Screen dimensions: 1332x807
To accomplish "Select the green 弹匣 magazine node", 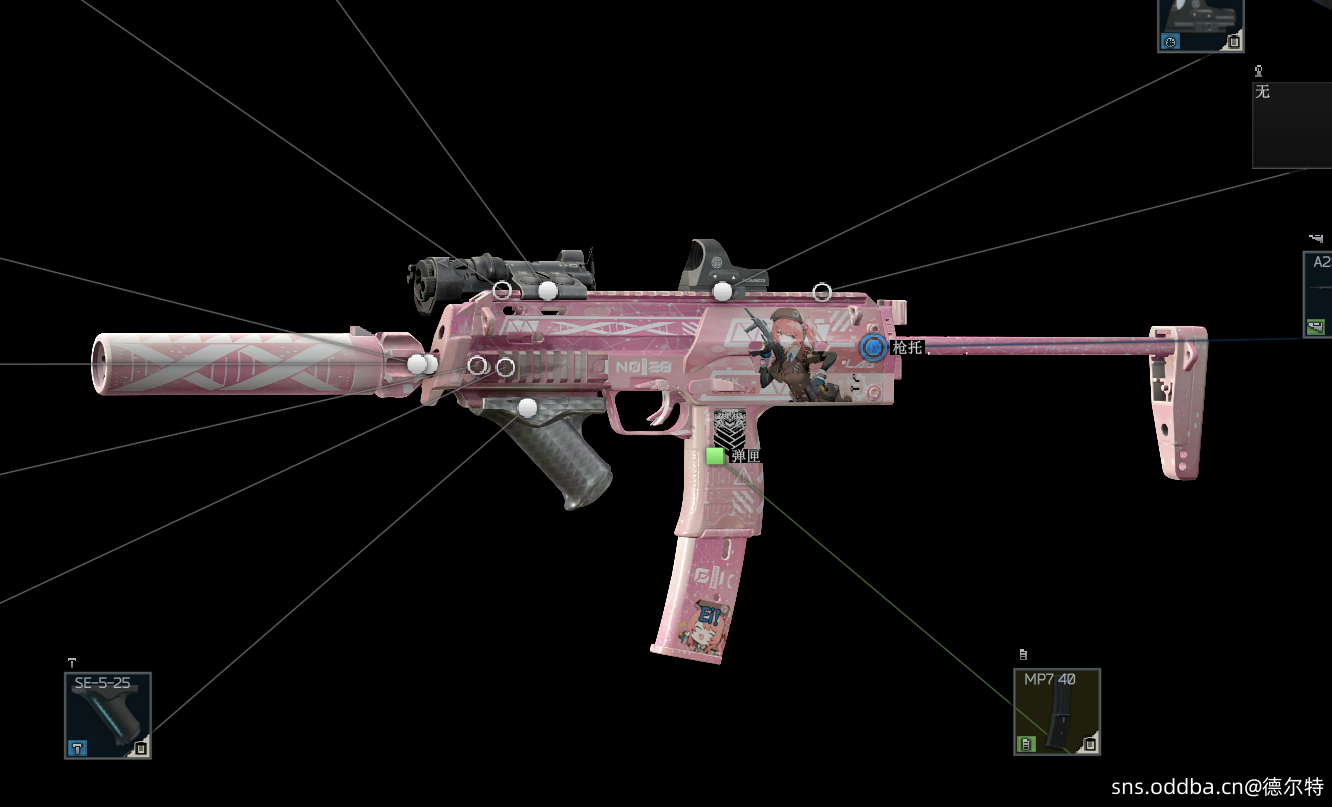I will tap(715, 456).
